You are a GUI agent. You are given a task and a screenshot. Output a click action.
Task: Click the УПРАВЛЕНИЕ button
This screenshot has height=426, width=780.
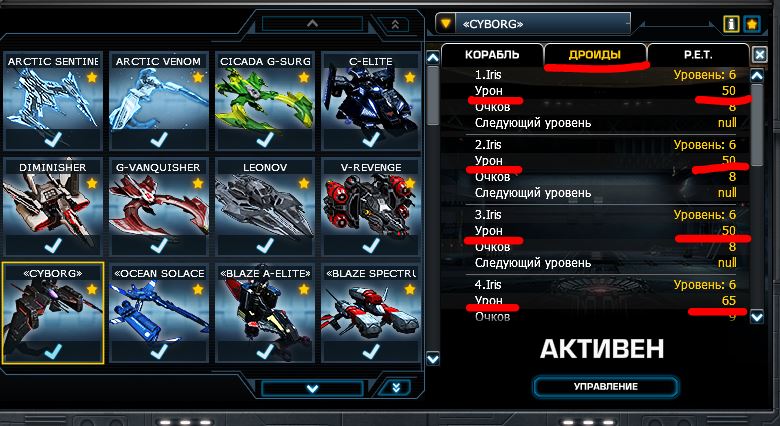pyautogui.click(x=606, y=387)
